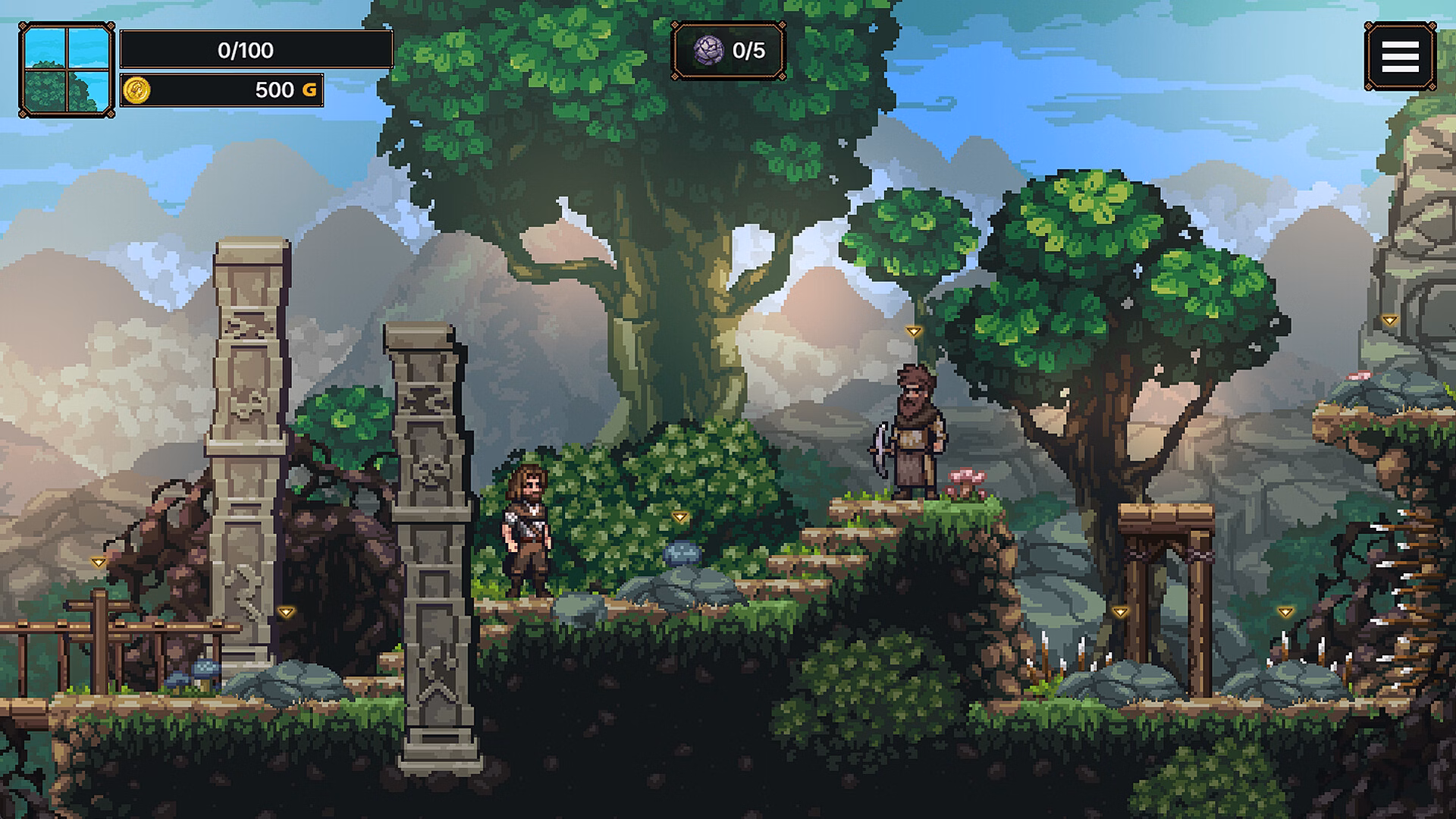Image resolution: width=1456 pixels, height=819 pixels.
Task: Click the marker above the bearded miner NPC
Action: pyautogui.click(x=913, y=332)
